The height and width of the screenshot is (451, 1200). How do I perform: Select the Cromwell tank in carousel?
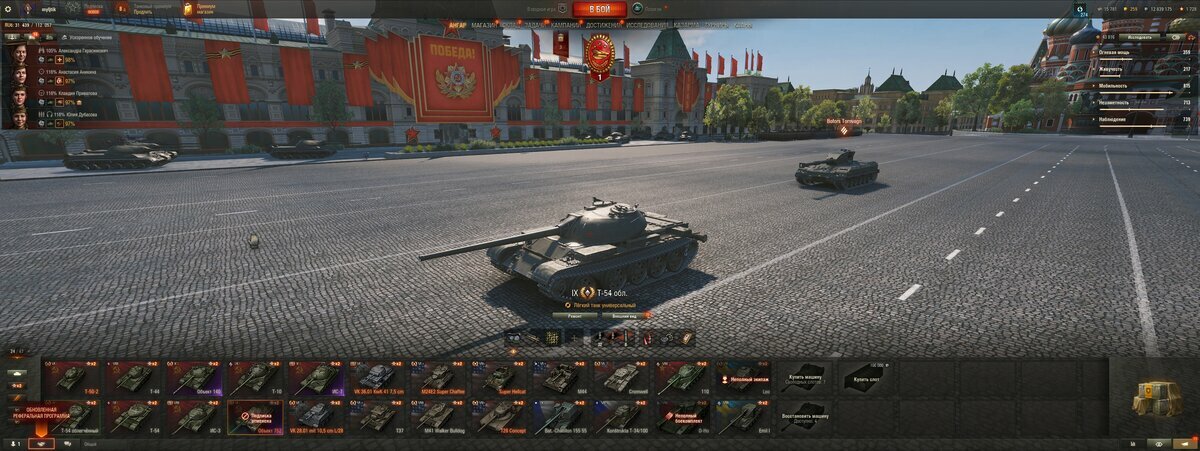tap(623, 378)
